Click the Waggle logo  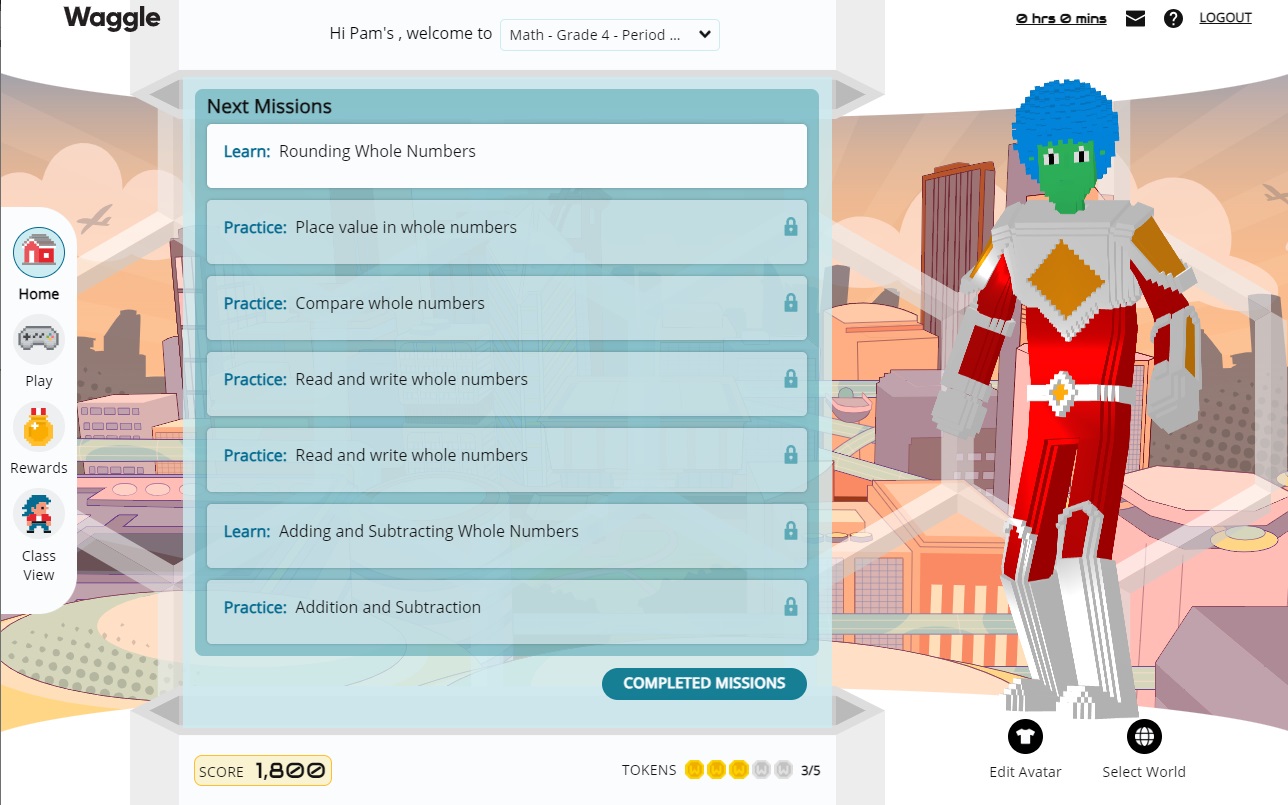[111, 17]
